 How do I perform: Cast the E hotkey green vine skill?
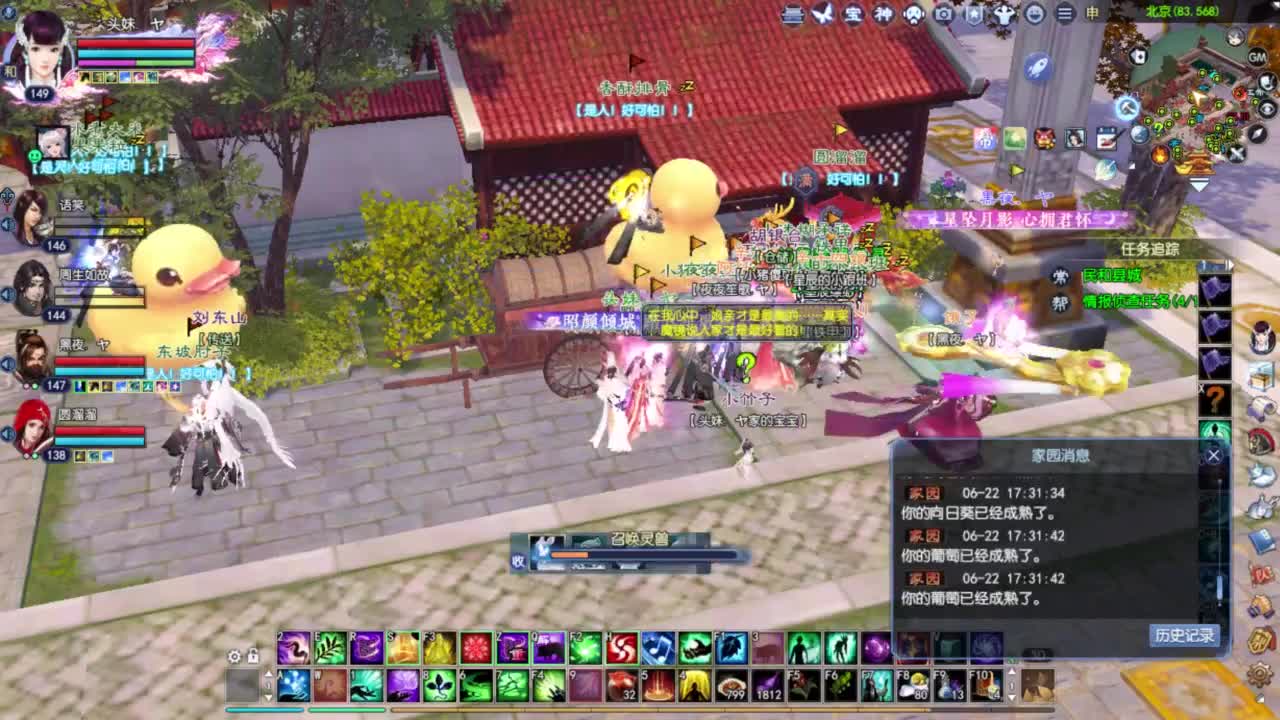329,647
